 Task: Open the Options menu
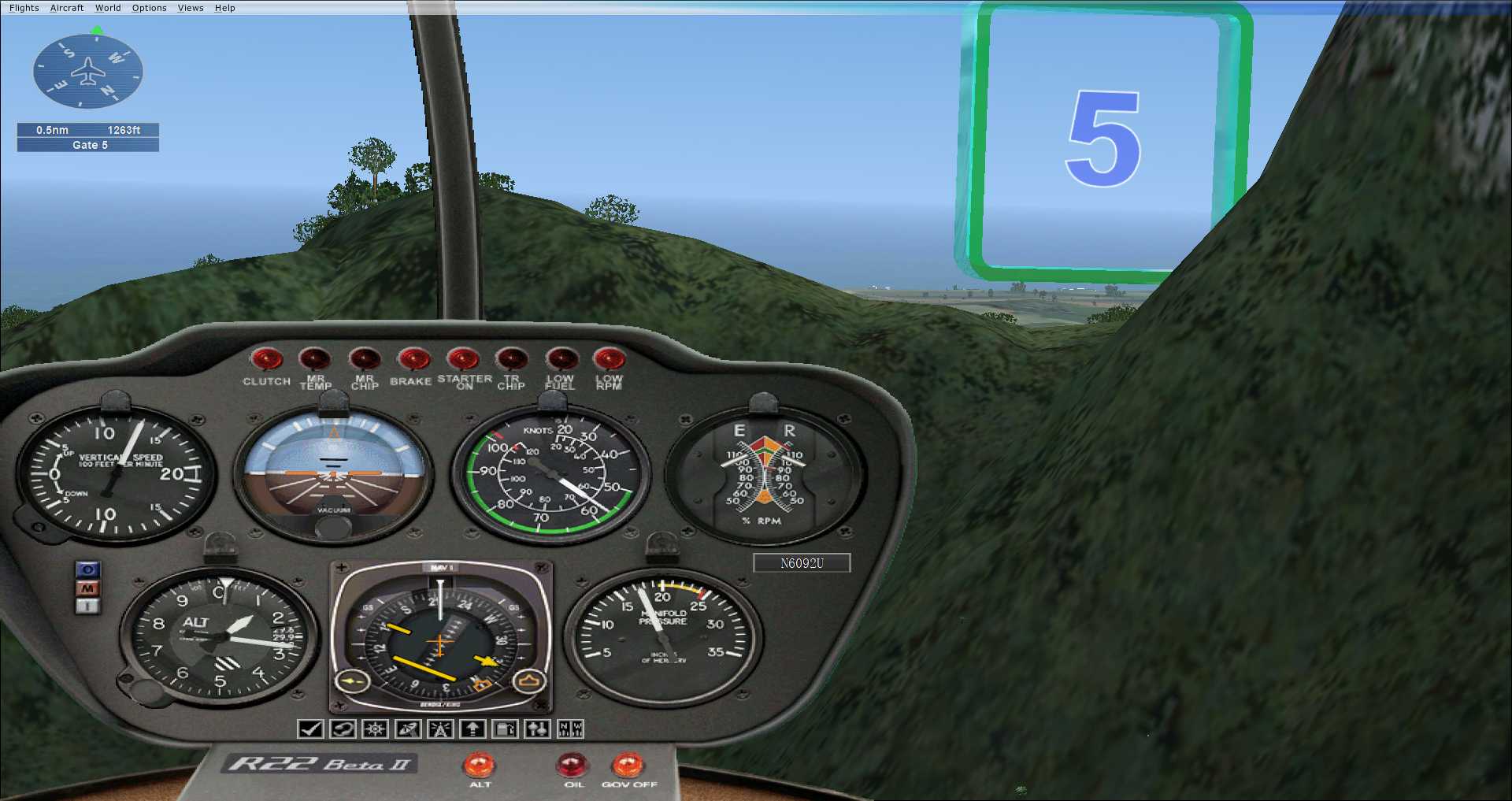pos(149,8)
